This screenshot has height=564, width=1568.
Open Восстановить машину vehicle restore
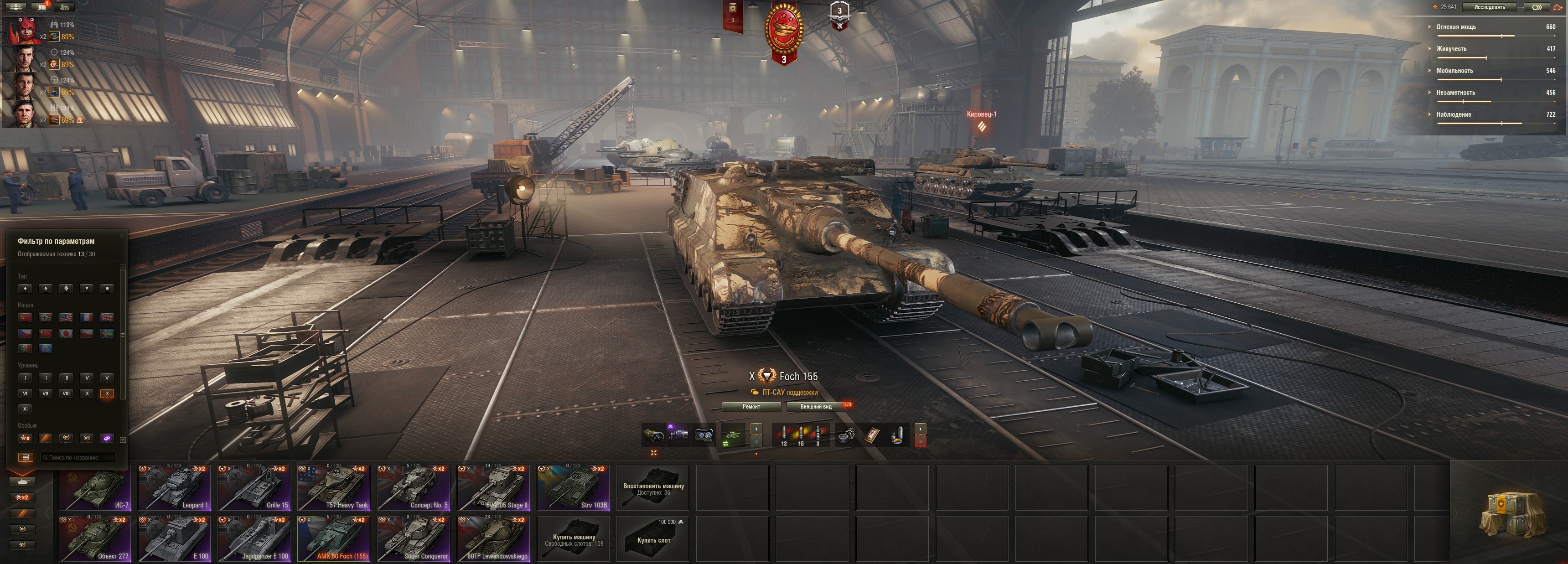point(653,488)
